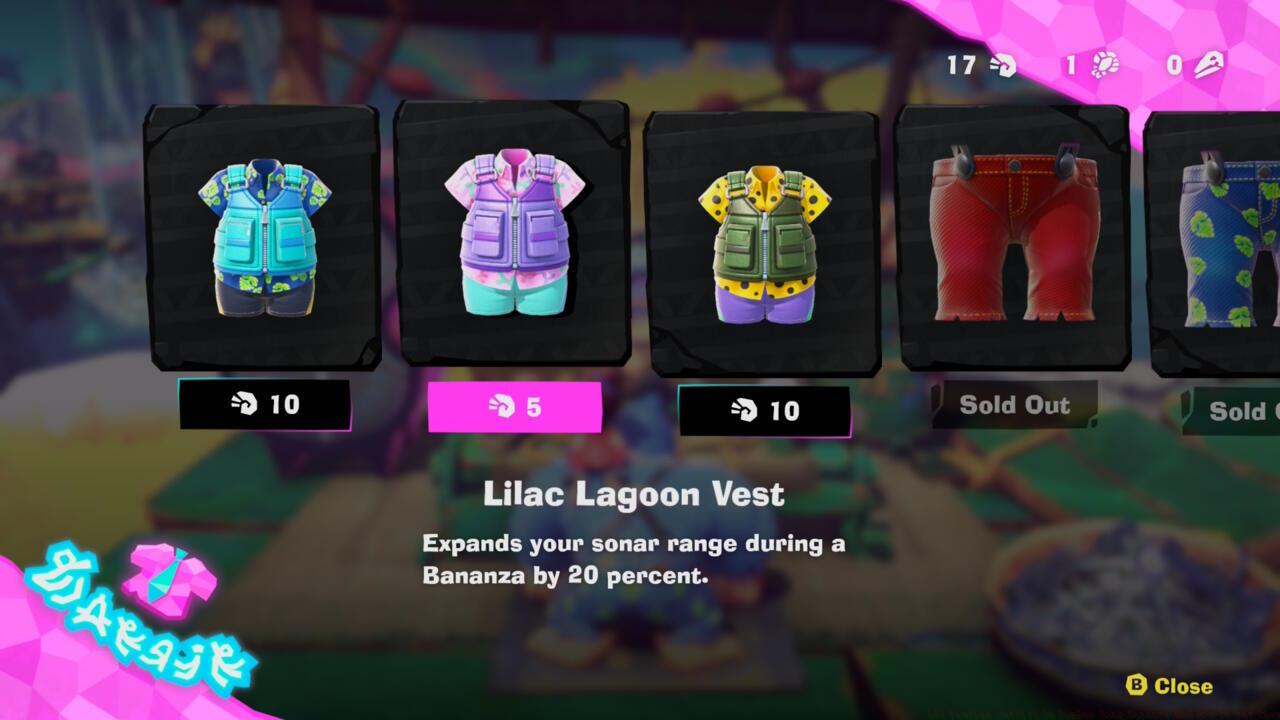Click the Golden Egg currency icon
This screenshot has width=1280, height=720.
[x=1205, y=64]
